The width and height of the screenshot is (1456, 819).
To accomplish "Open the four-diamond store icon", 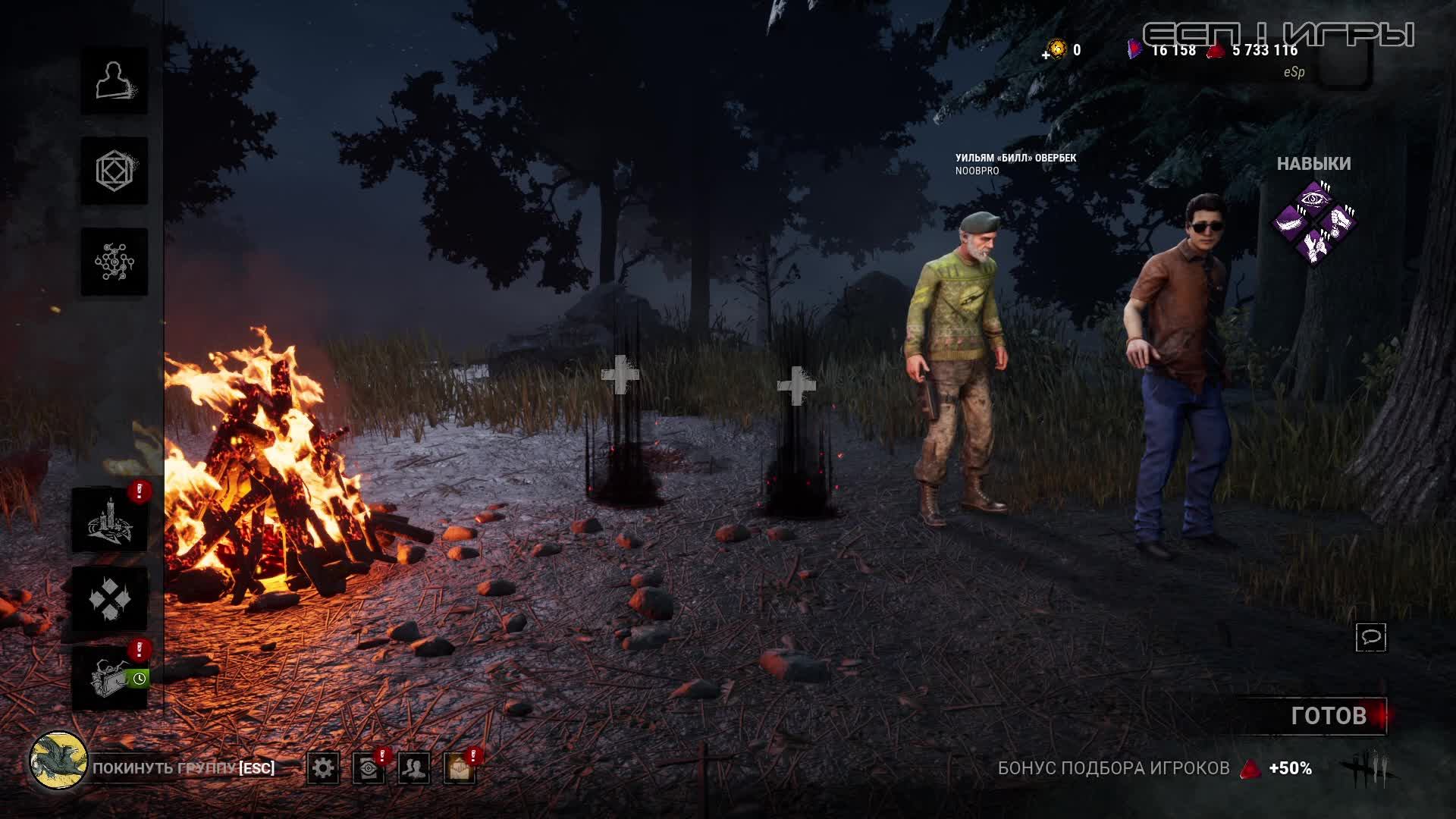I will [x=111, y=599].
